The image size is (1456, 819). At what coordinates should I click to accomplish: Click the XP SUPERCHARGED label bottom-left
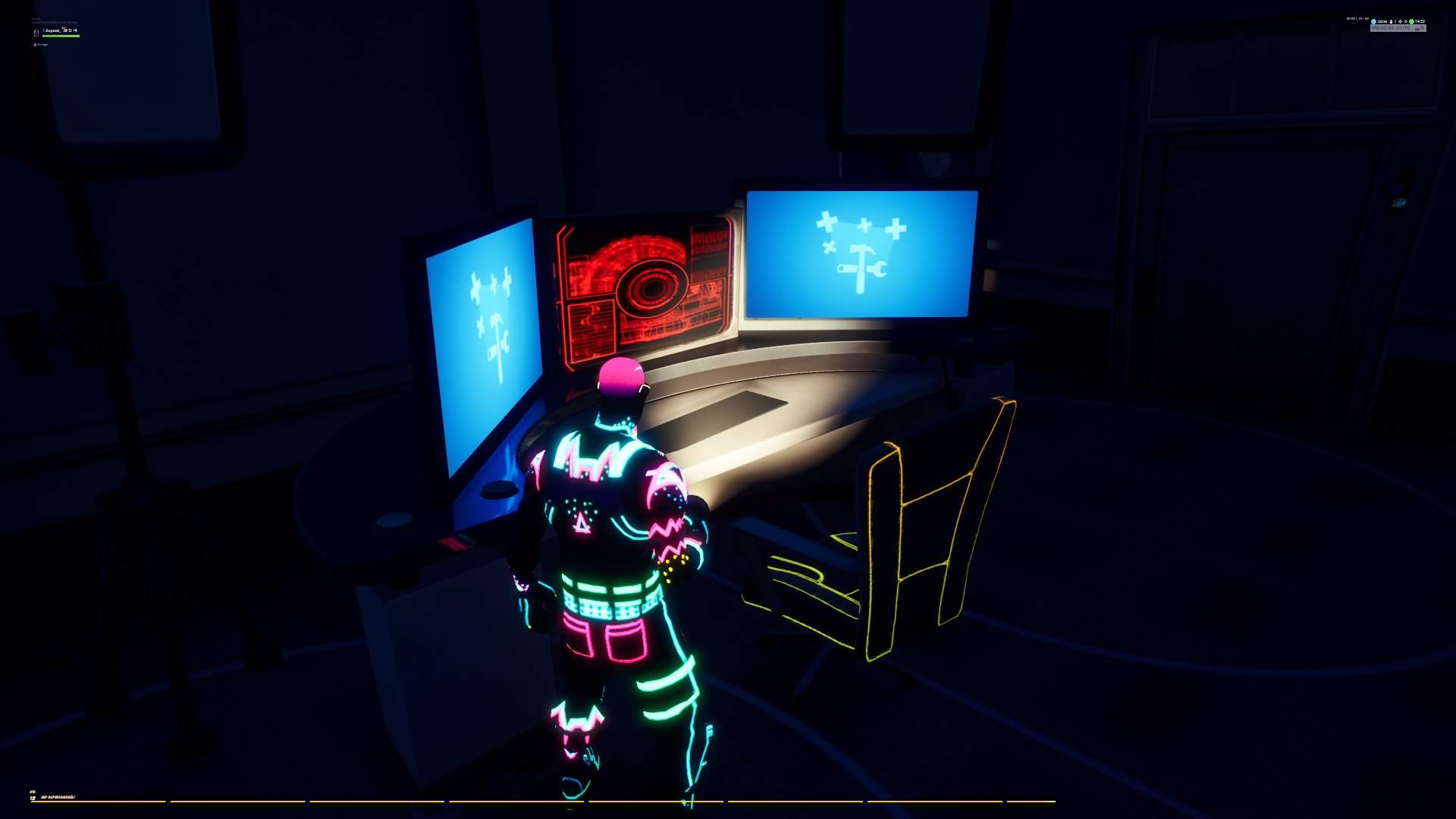[59, 798]
